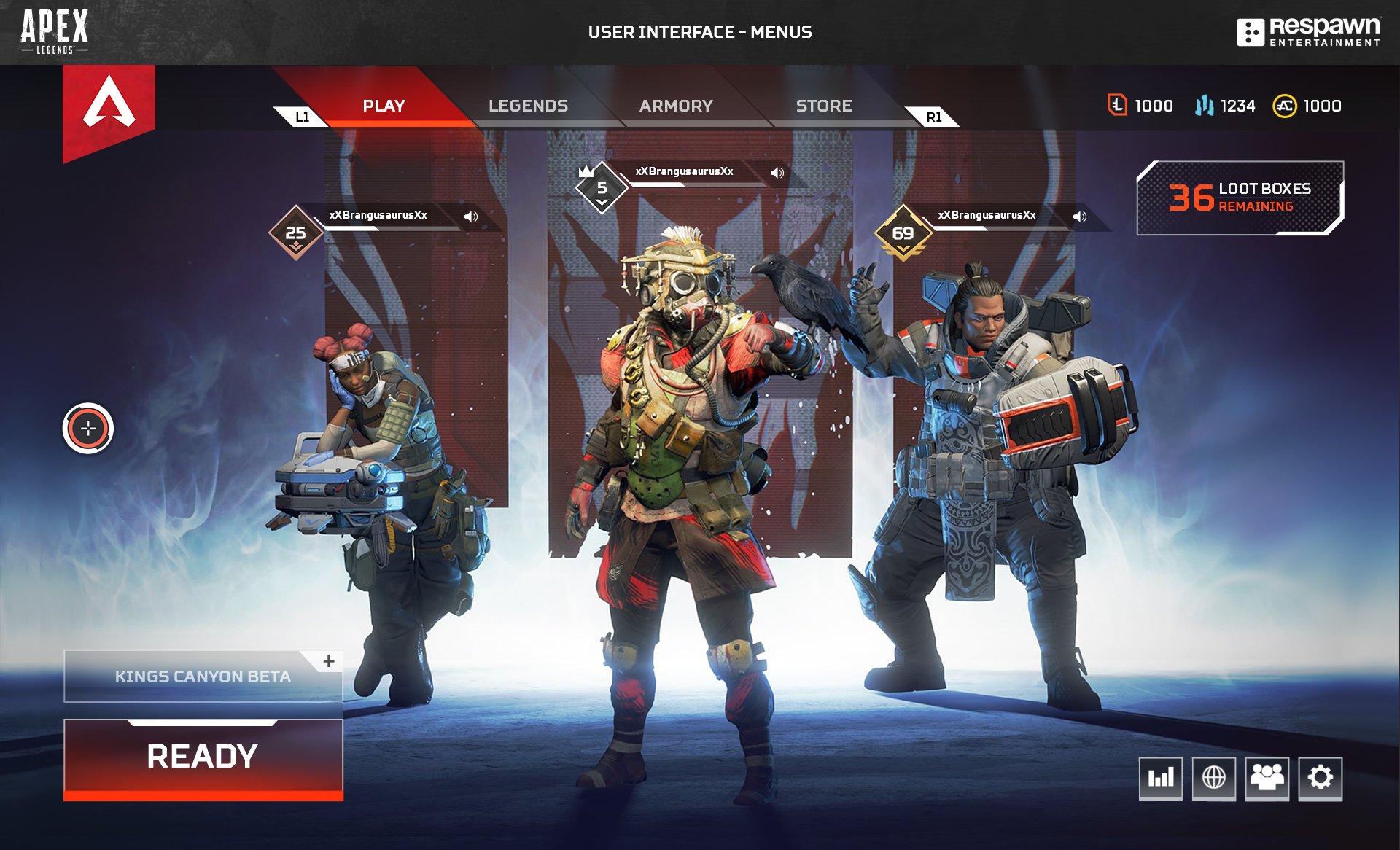Screen dimensions: 1400x850
Task: Click the circular crosshair button
Action: (x=88, y=429)
